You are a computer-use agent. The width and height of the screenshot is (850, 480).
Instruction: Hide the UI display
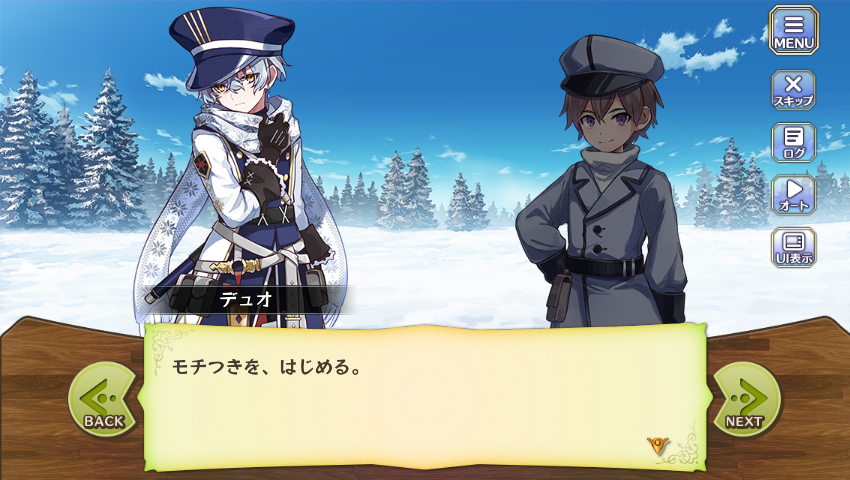click(793, 247)
